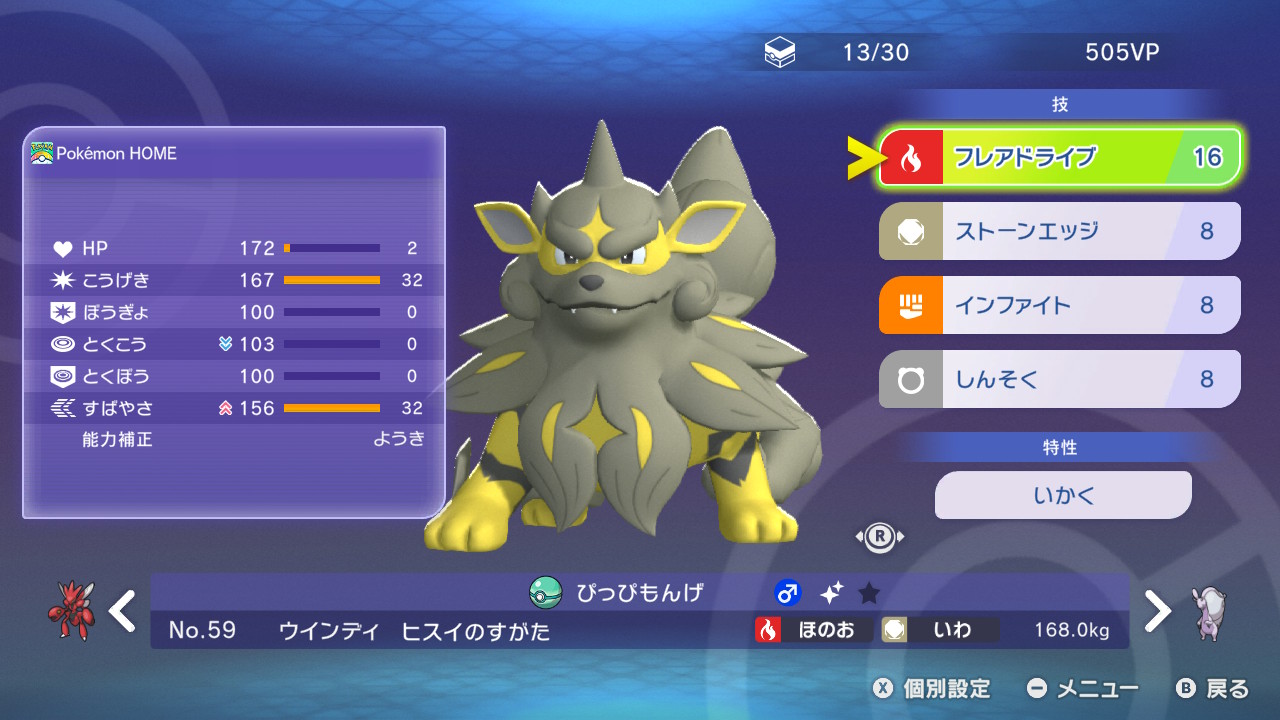Select the HP stat row

pos(236,248)
